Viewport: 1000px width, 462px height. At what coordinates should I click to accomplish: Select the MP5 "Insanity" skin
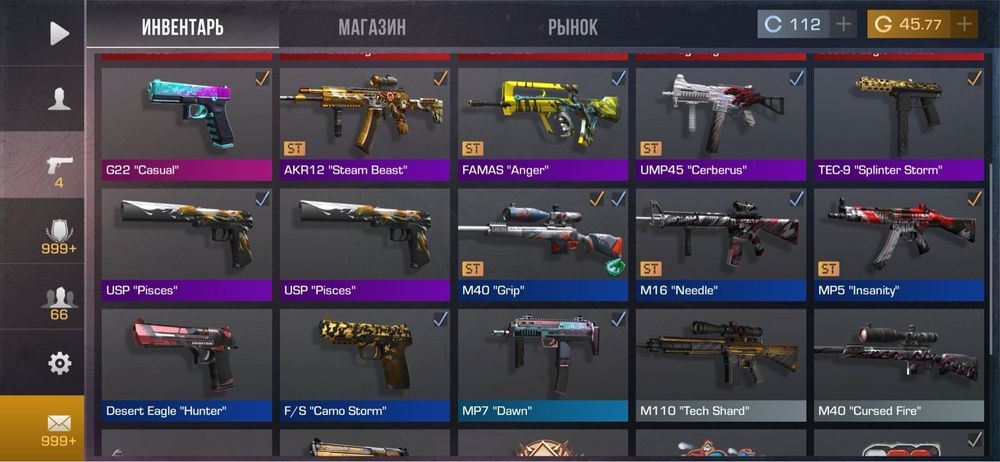pos(899,241)
